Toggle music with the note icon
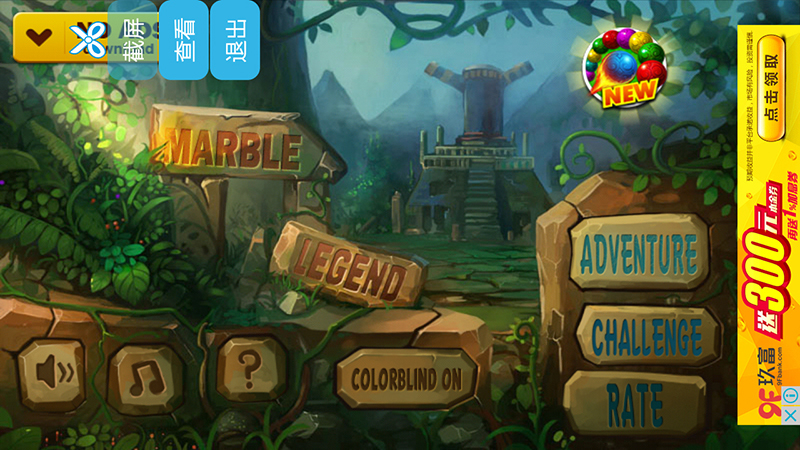 [x=147, y=375]
